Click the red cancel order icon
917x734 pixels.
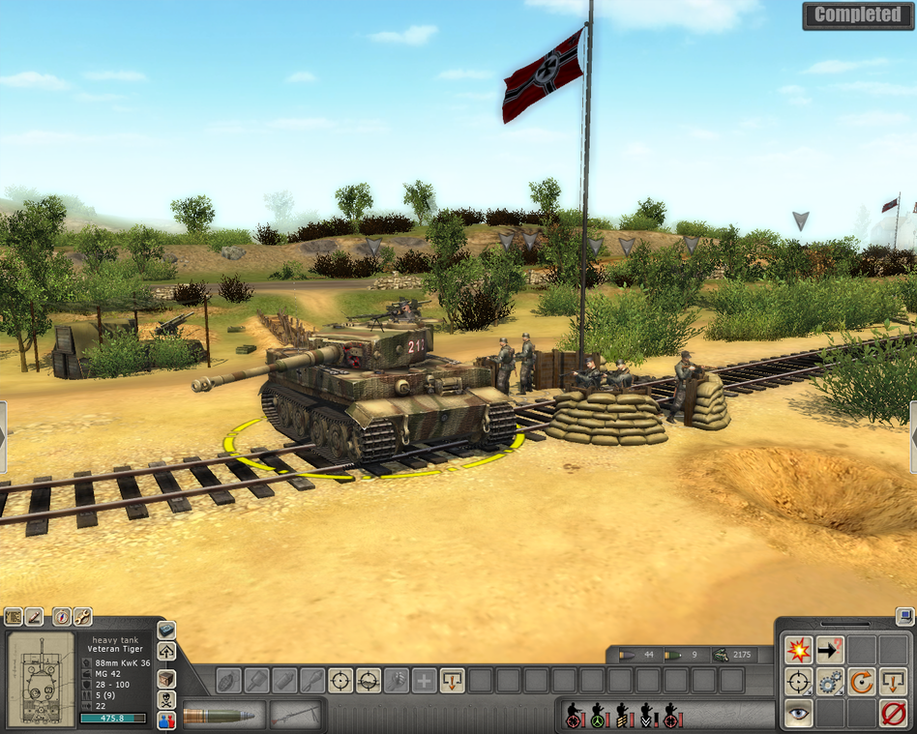[x=892, y=714]
